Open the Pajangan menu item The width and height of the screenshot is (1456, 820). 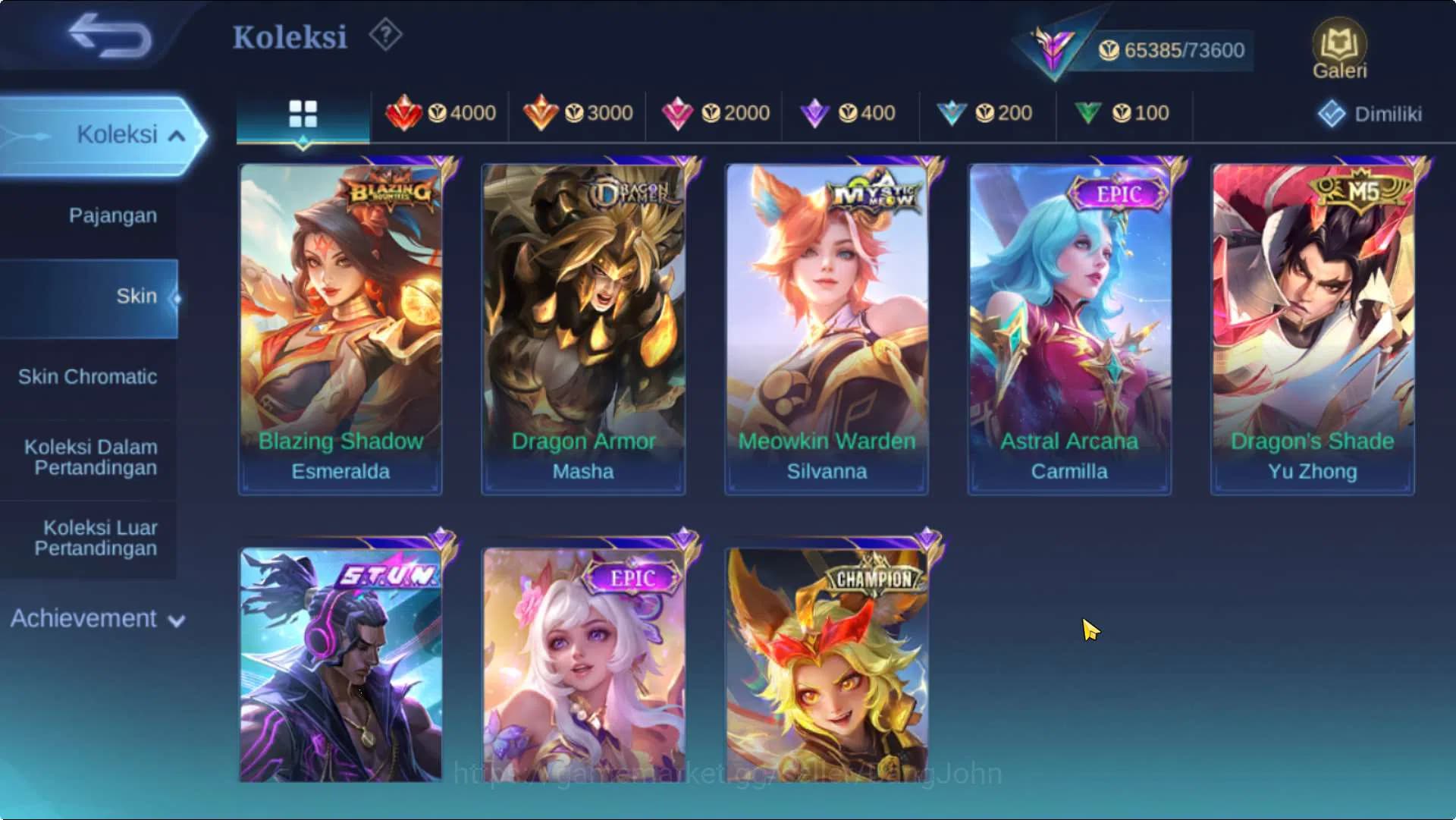(111, 215)
